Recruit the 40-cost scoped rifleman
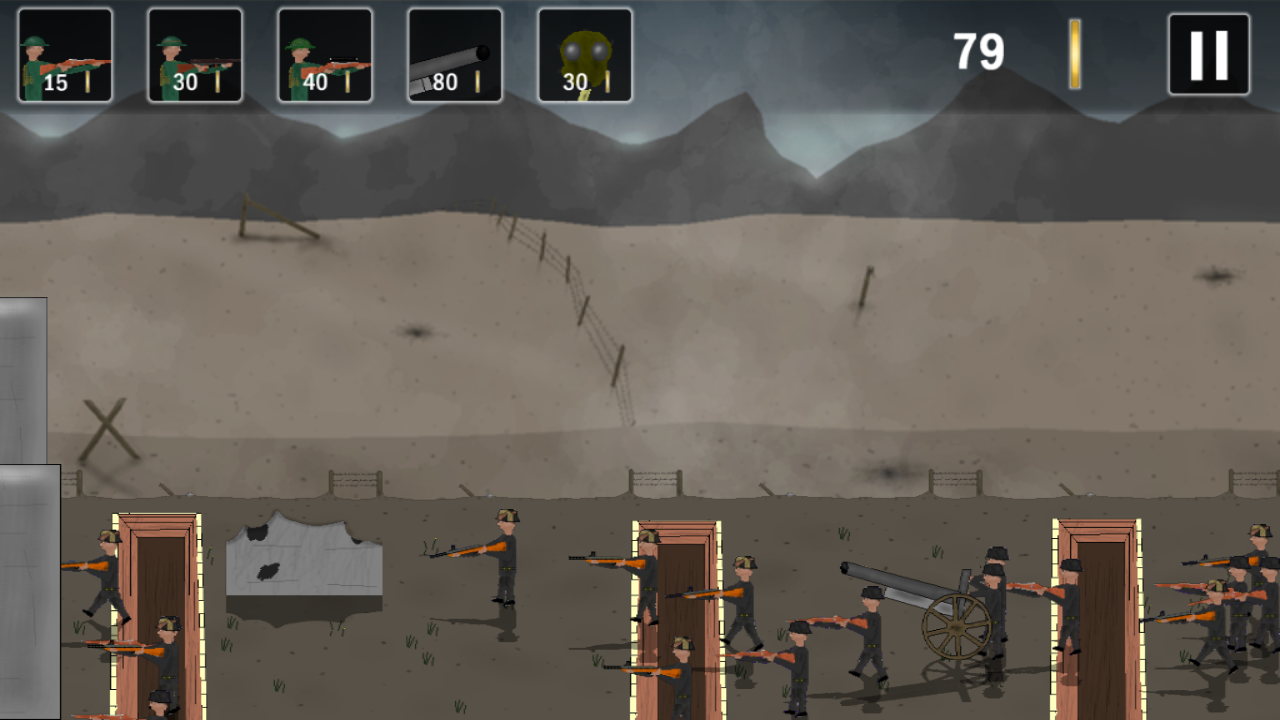 point(324,54)
